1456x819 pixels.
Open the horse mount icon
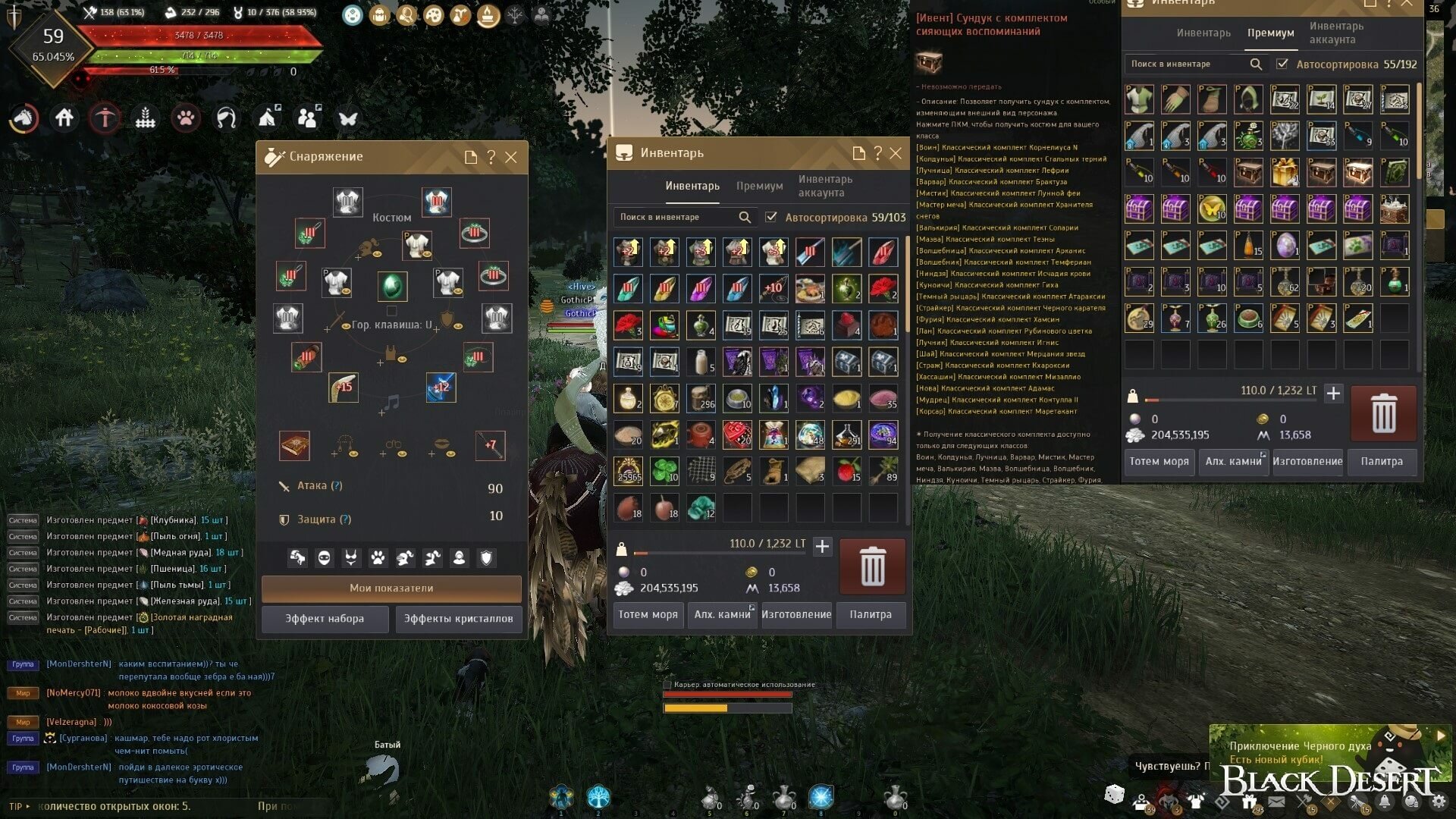pos(24,118)
